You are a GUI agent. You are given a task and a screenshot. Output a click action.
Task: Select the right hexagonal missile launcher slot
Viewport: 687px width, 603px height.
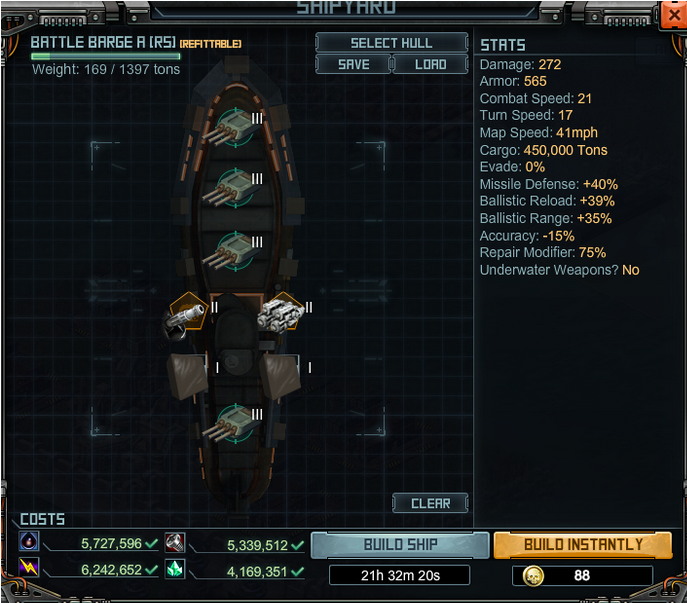point(281,314)
